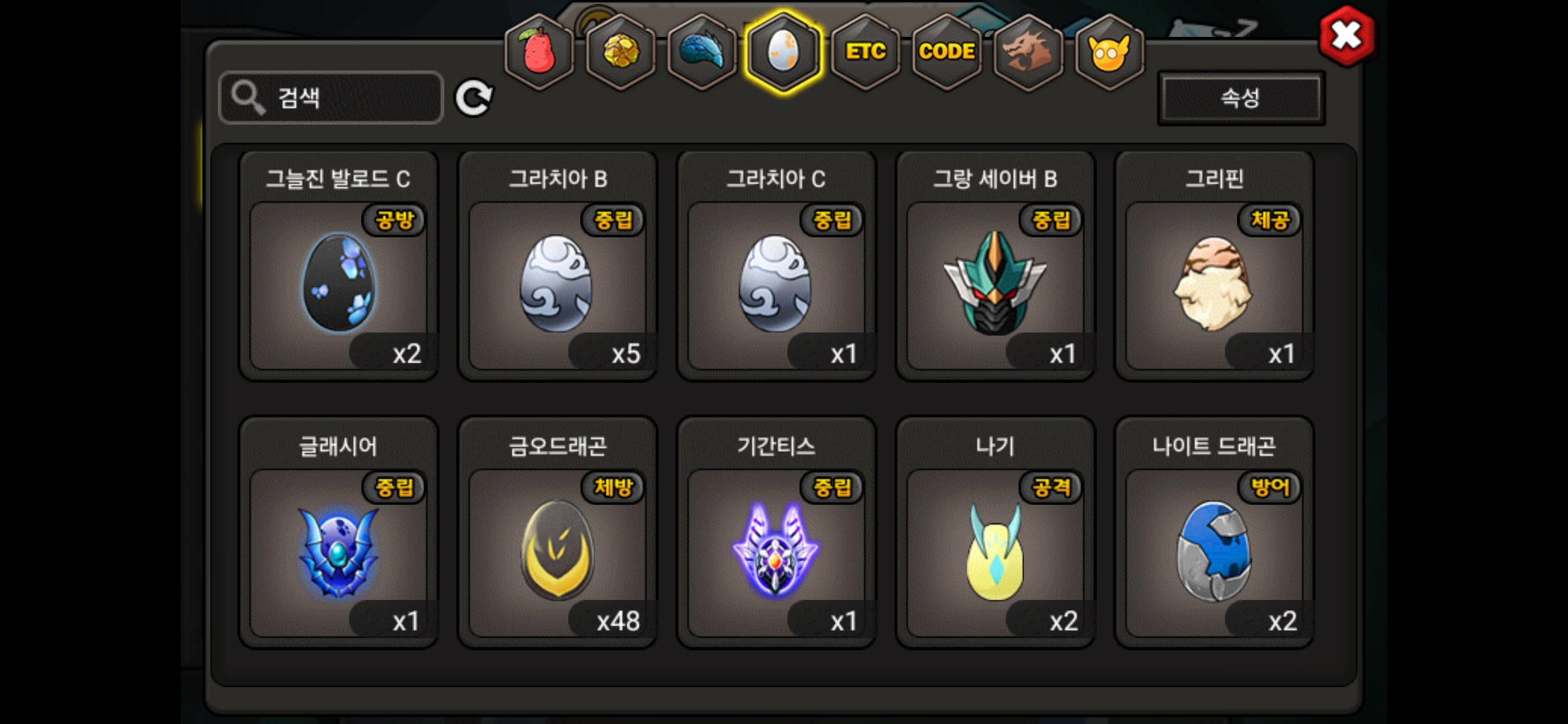Click the 검색 search field
Screen dimensions: 1568x724
click(331, 98)
